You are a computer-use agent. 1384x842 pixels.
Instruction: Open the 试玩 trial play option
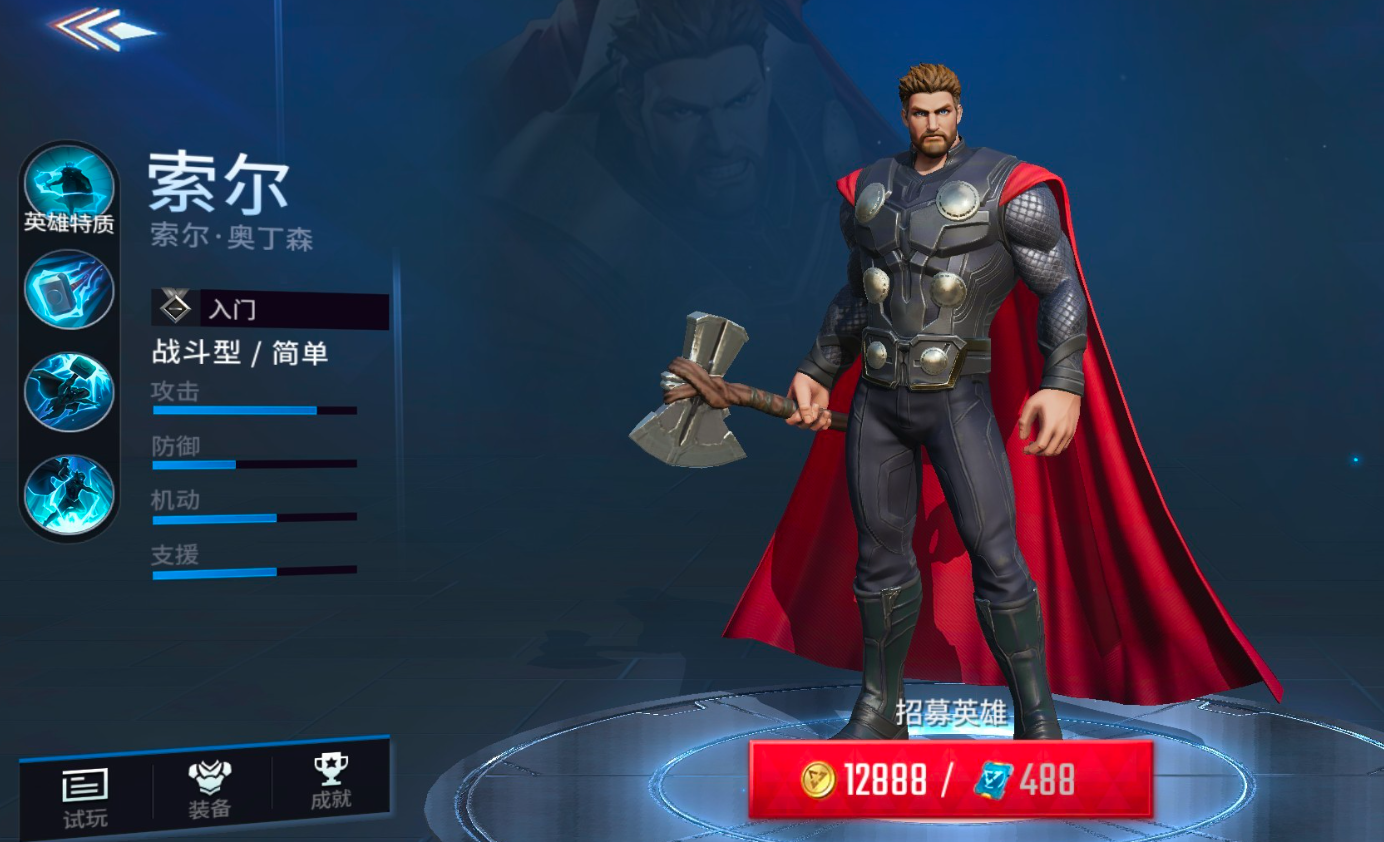coord(85,798)
